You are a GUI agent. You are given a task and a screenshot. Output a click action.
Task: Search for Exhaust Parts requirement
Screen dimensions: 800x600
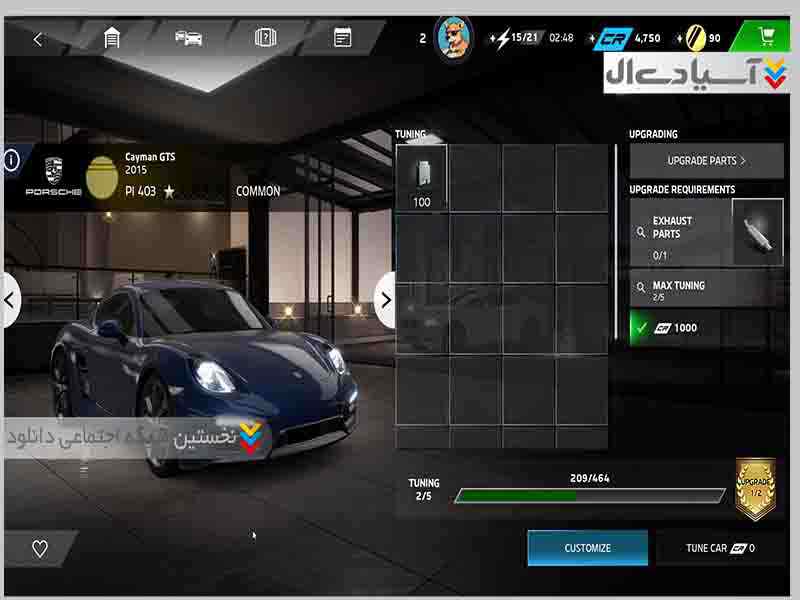[x=641, y=232]
